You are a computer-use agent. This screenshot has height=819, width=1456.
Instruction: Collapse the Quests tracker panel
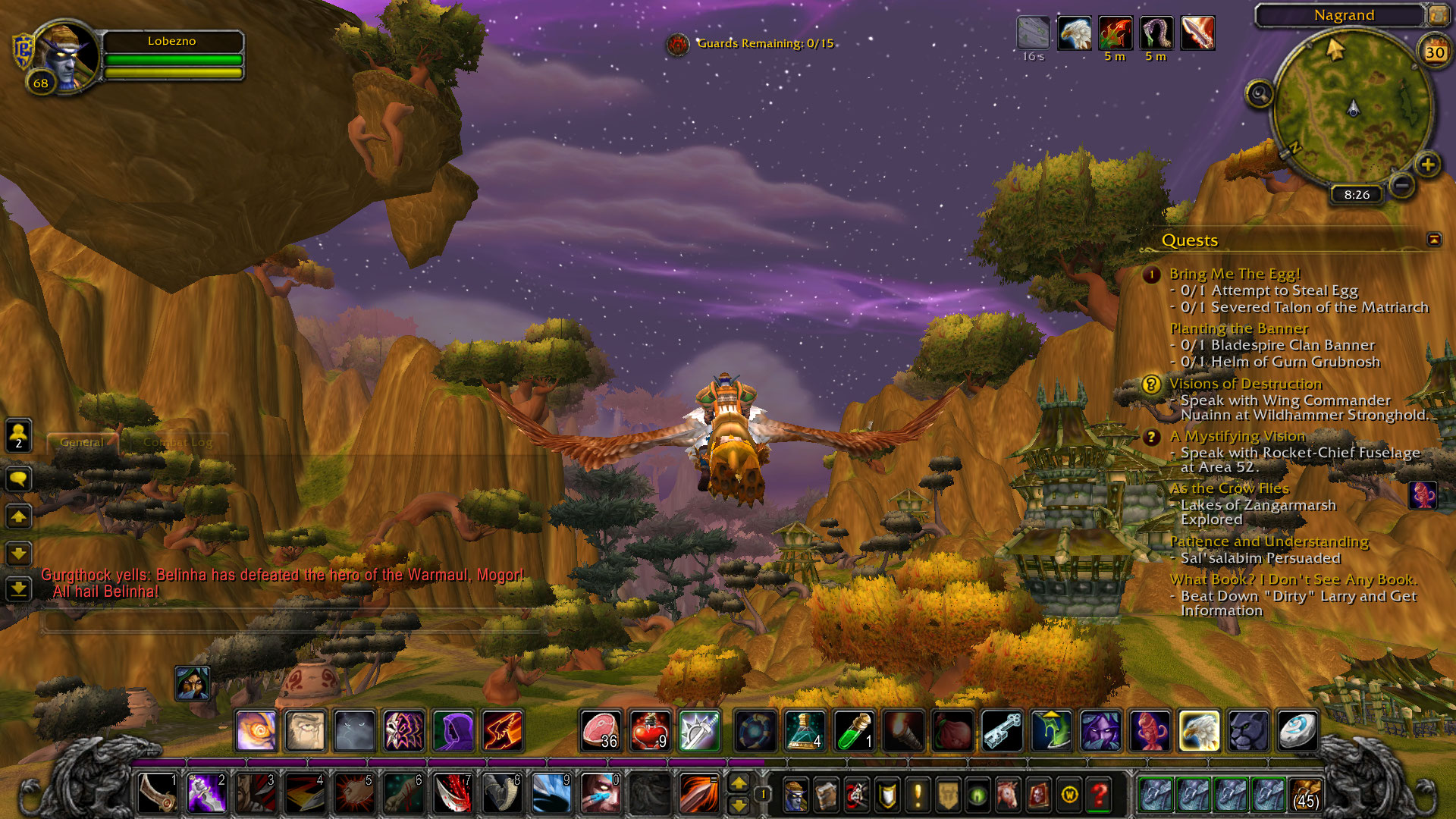1434,240
